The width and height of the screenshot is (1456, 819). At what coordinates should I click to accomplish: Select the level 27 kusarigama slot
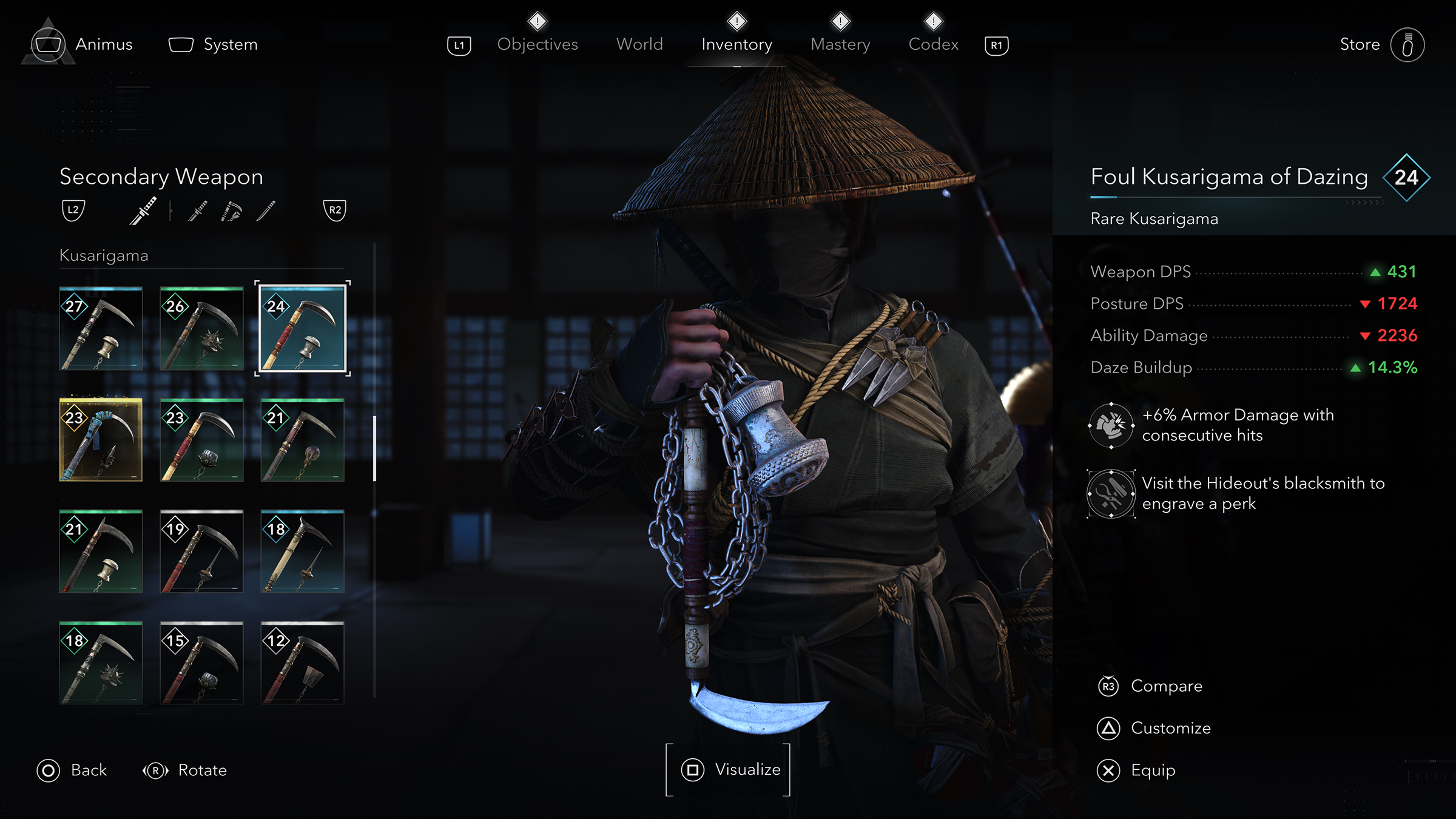[101, 328]
